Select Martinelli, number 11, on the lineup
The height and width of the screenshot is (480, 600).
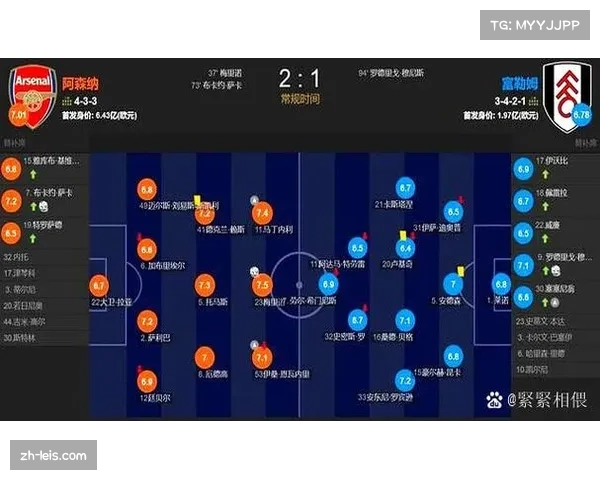pos(263,213)
